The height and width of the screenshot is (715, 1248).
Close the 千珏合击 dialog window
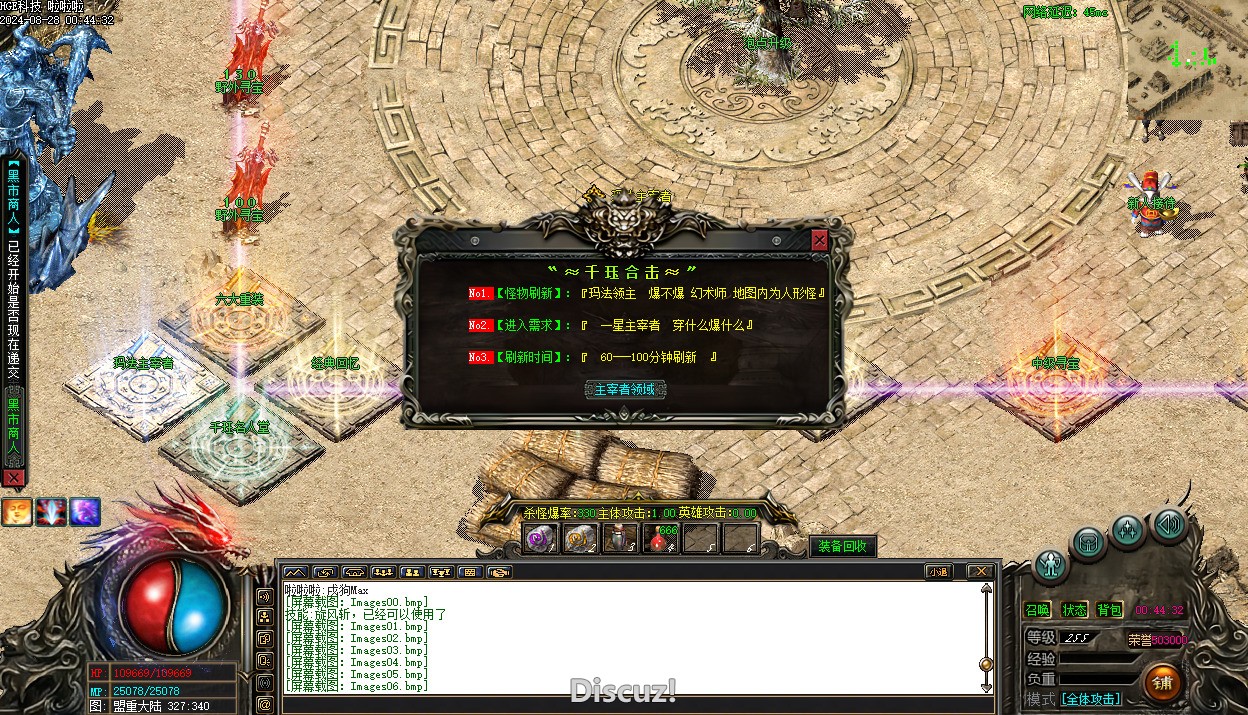pyautogui.click(x=820, y=241)
